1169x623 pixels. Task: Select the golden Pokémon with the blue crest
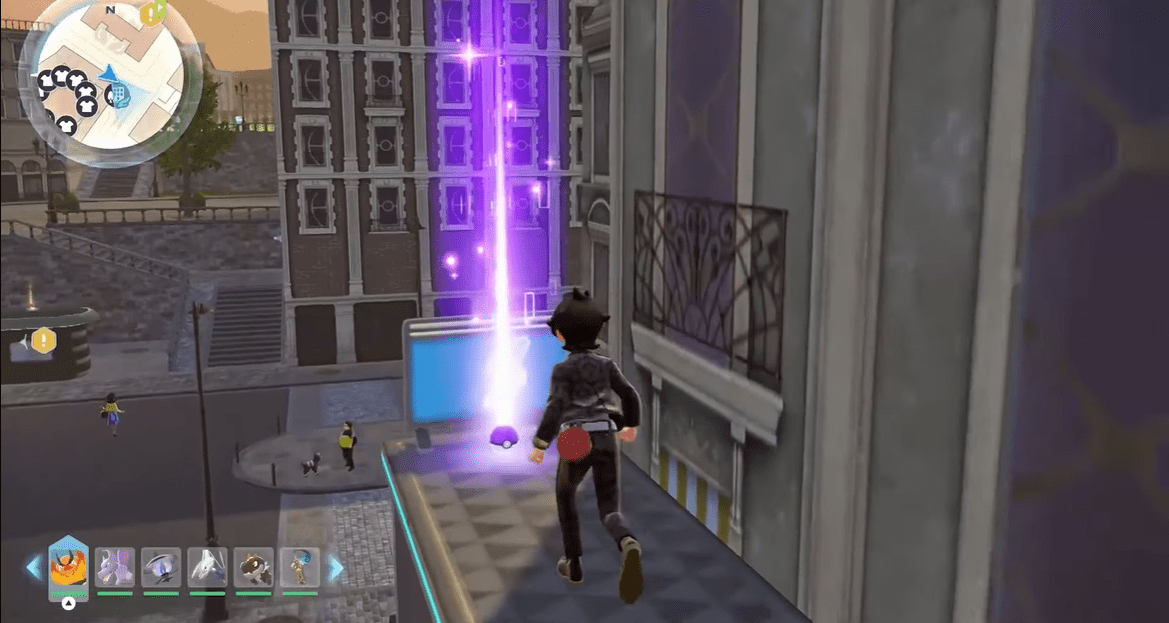(299, 568)
